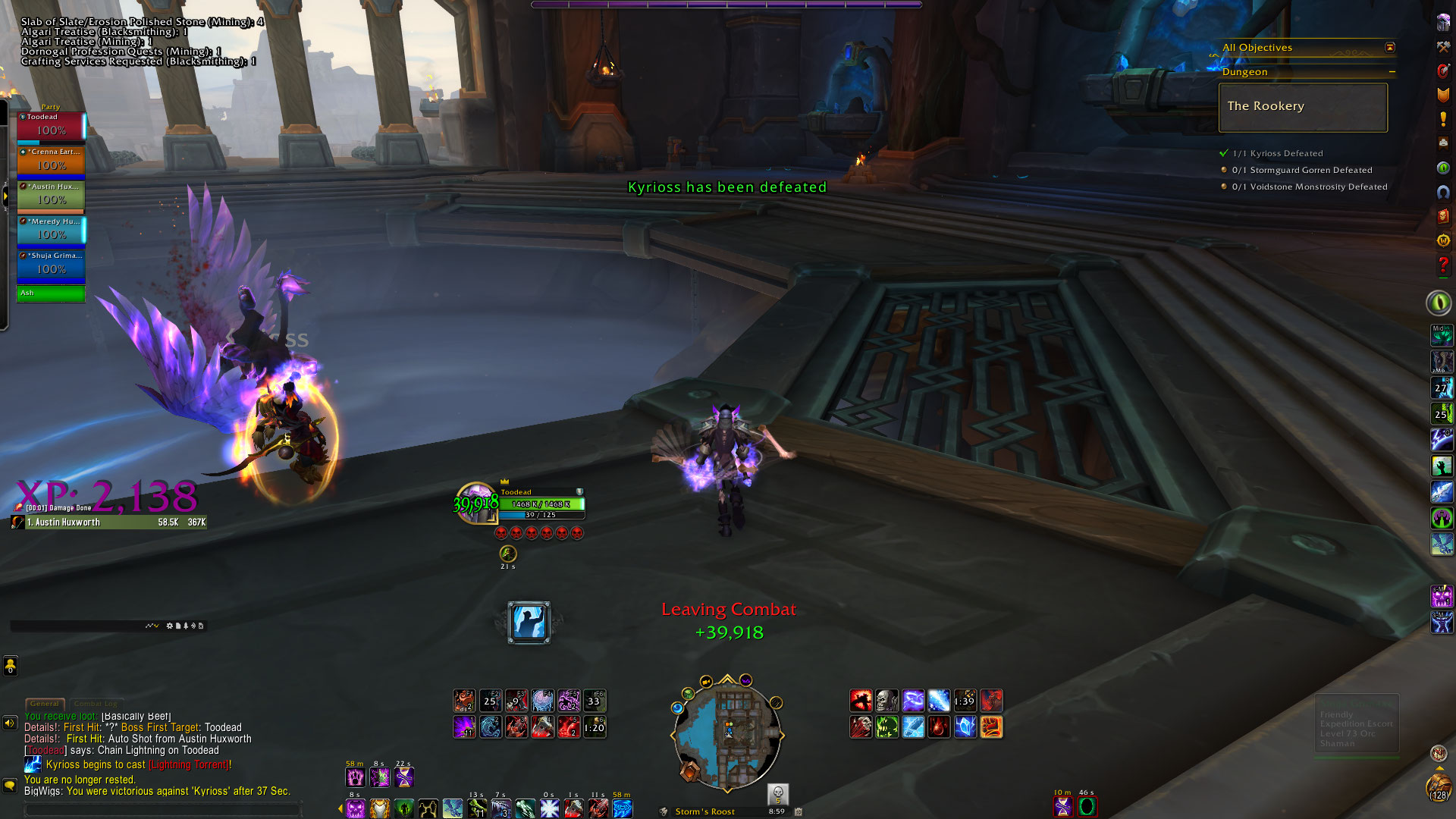
Task: Select The Rookery dungeon banner
Action: click(x=1303, y=107)
